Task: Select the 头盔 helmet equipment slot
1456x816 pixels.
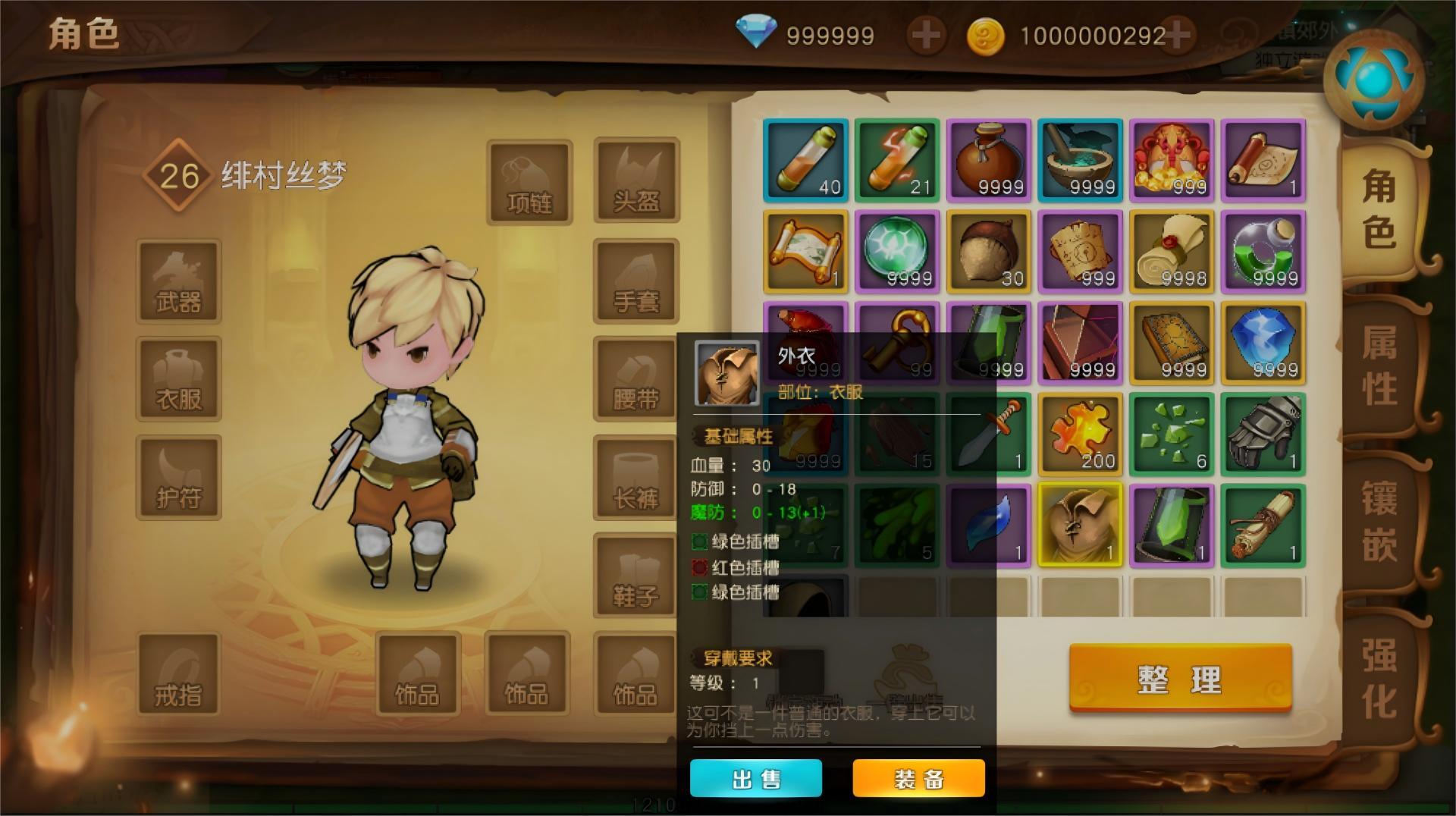Action: [x=636, y=180]
